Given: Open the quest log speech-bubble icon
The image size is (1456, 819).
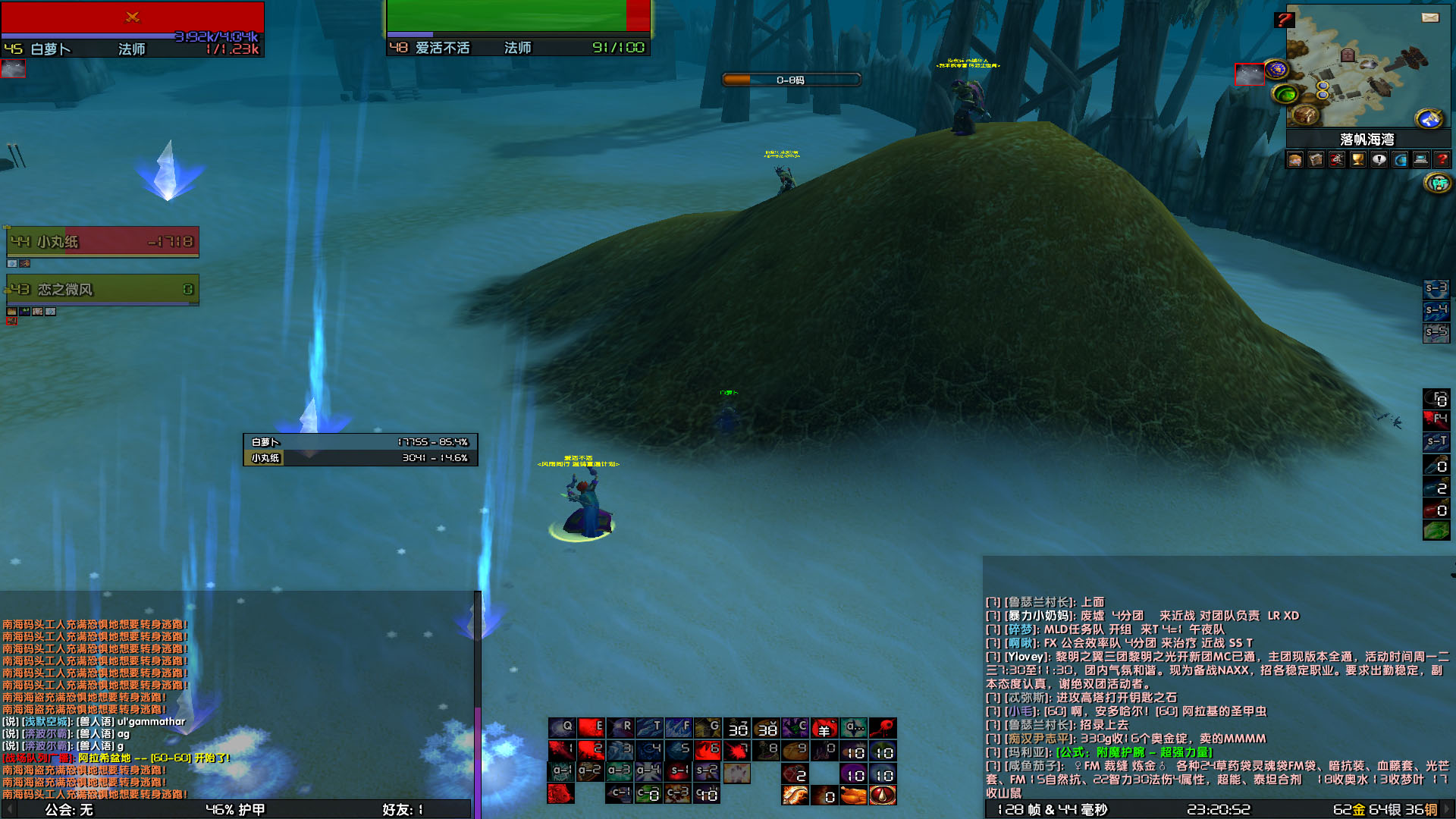Looking at the screenshot, I should pos(1378,159).
